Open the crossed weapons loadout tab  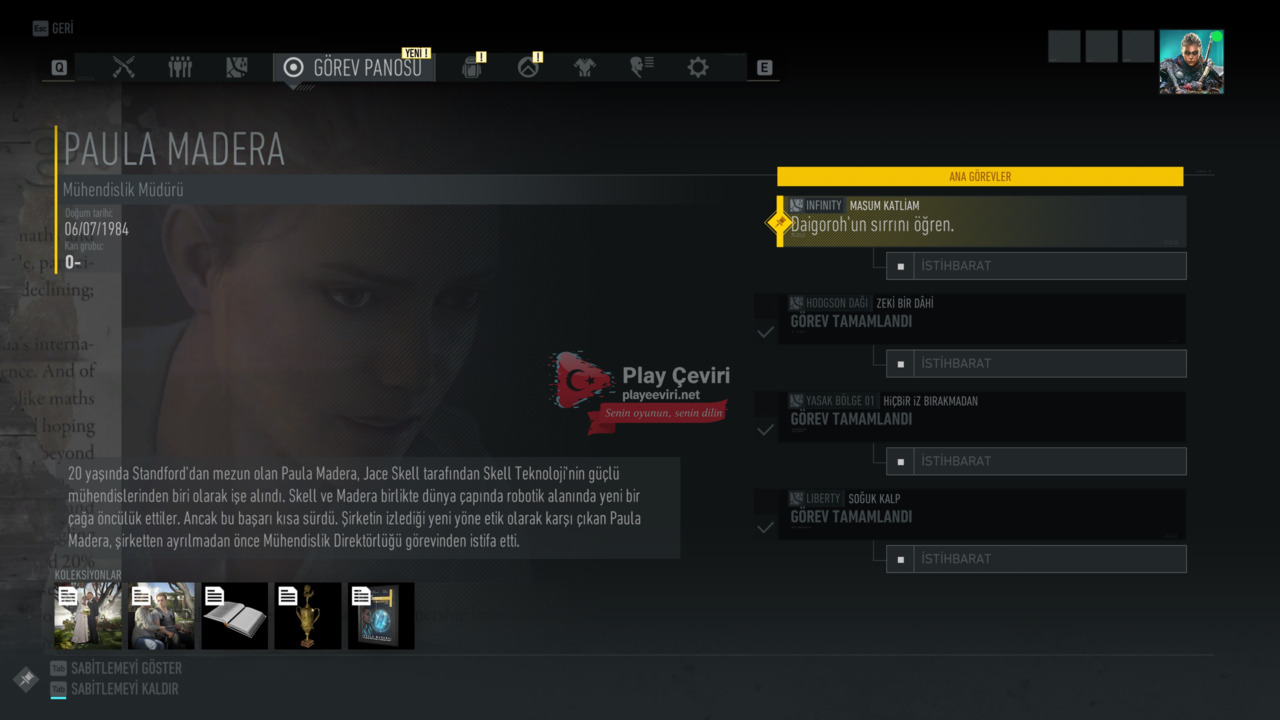124,67
